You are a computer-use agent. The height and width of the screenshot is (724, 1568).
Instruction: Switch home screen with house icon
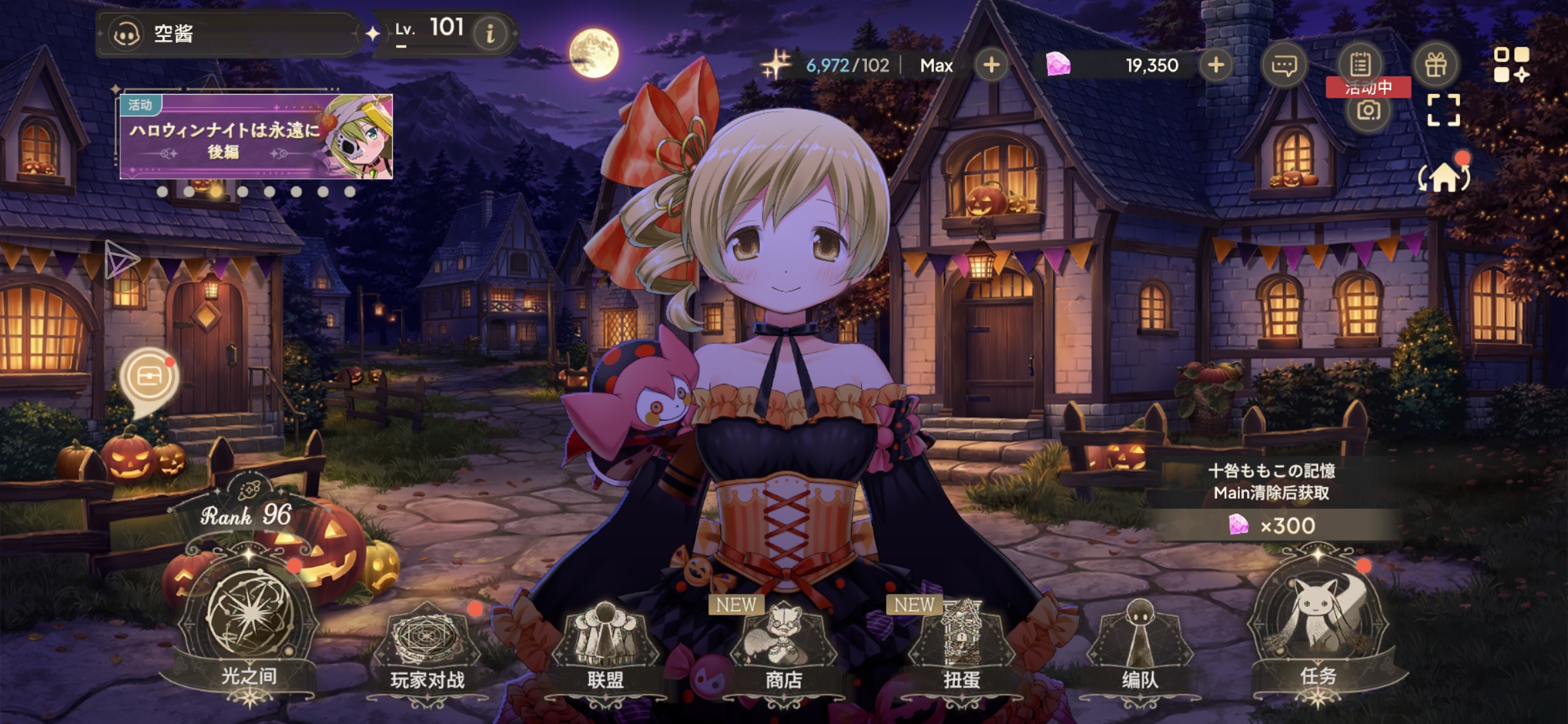(1444, 176)
